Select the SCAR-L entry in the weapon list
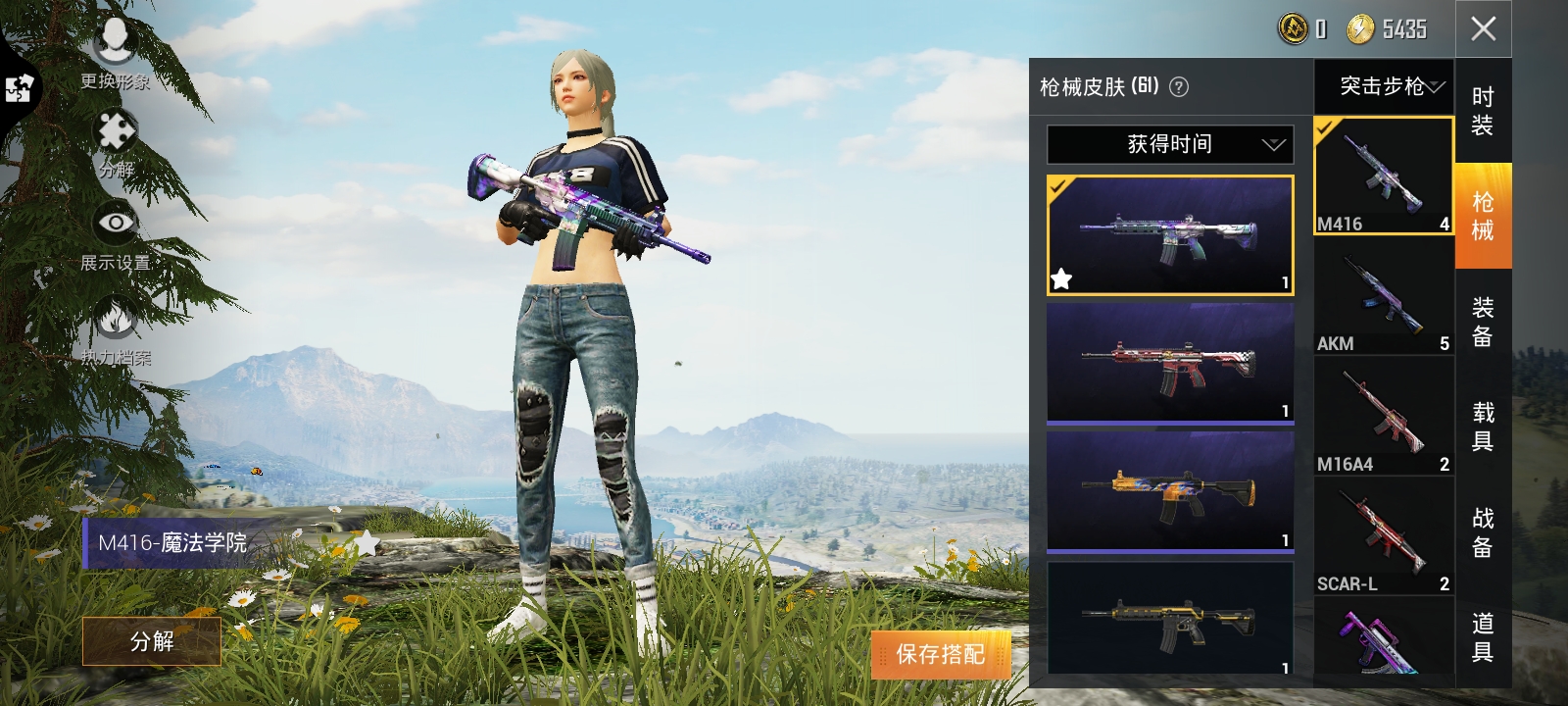The height and width of the screenshot is (706, 1568). coord(1383,539)
